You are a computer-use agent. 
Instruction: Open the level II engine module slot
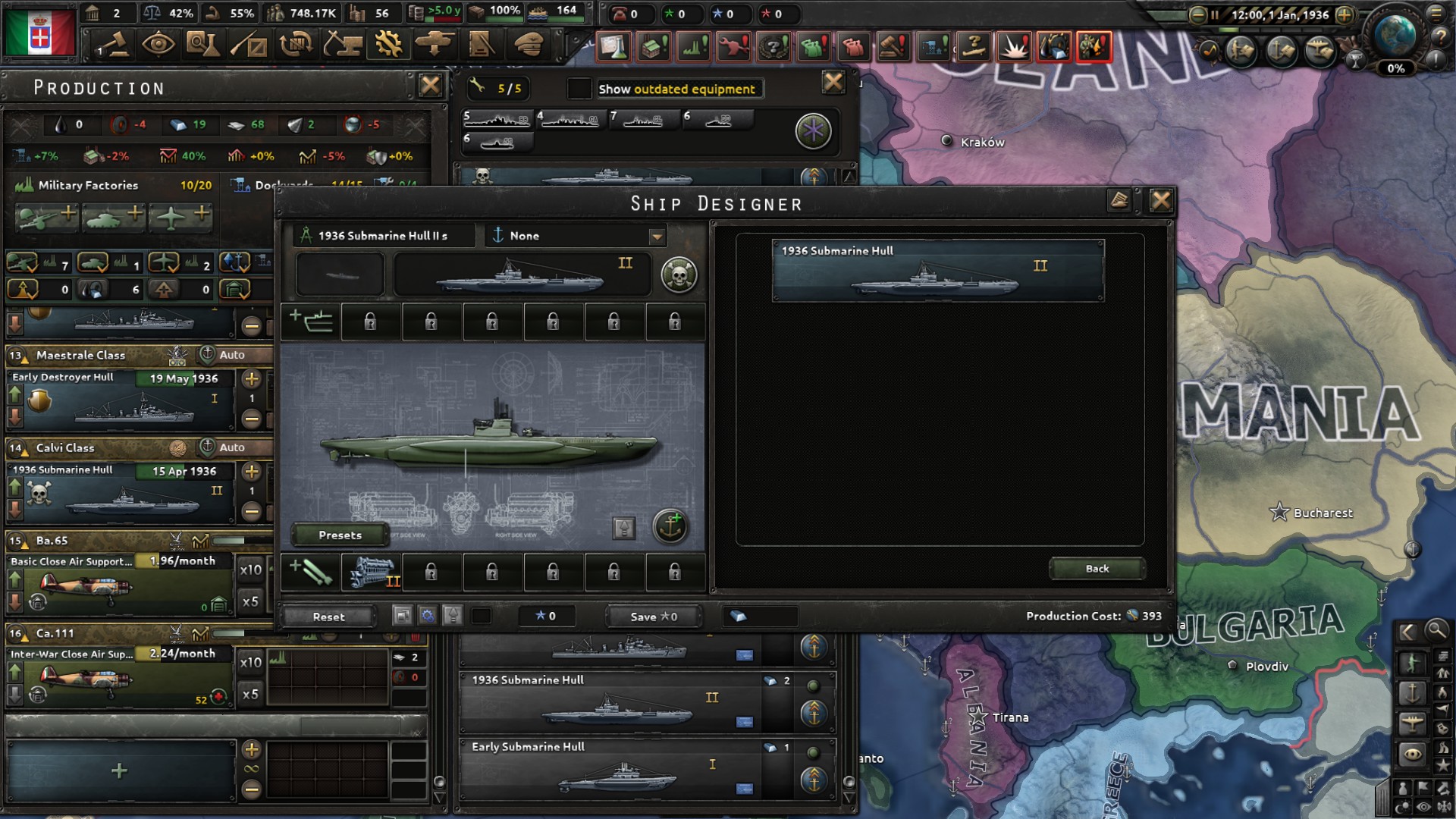[373, 573]
